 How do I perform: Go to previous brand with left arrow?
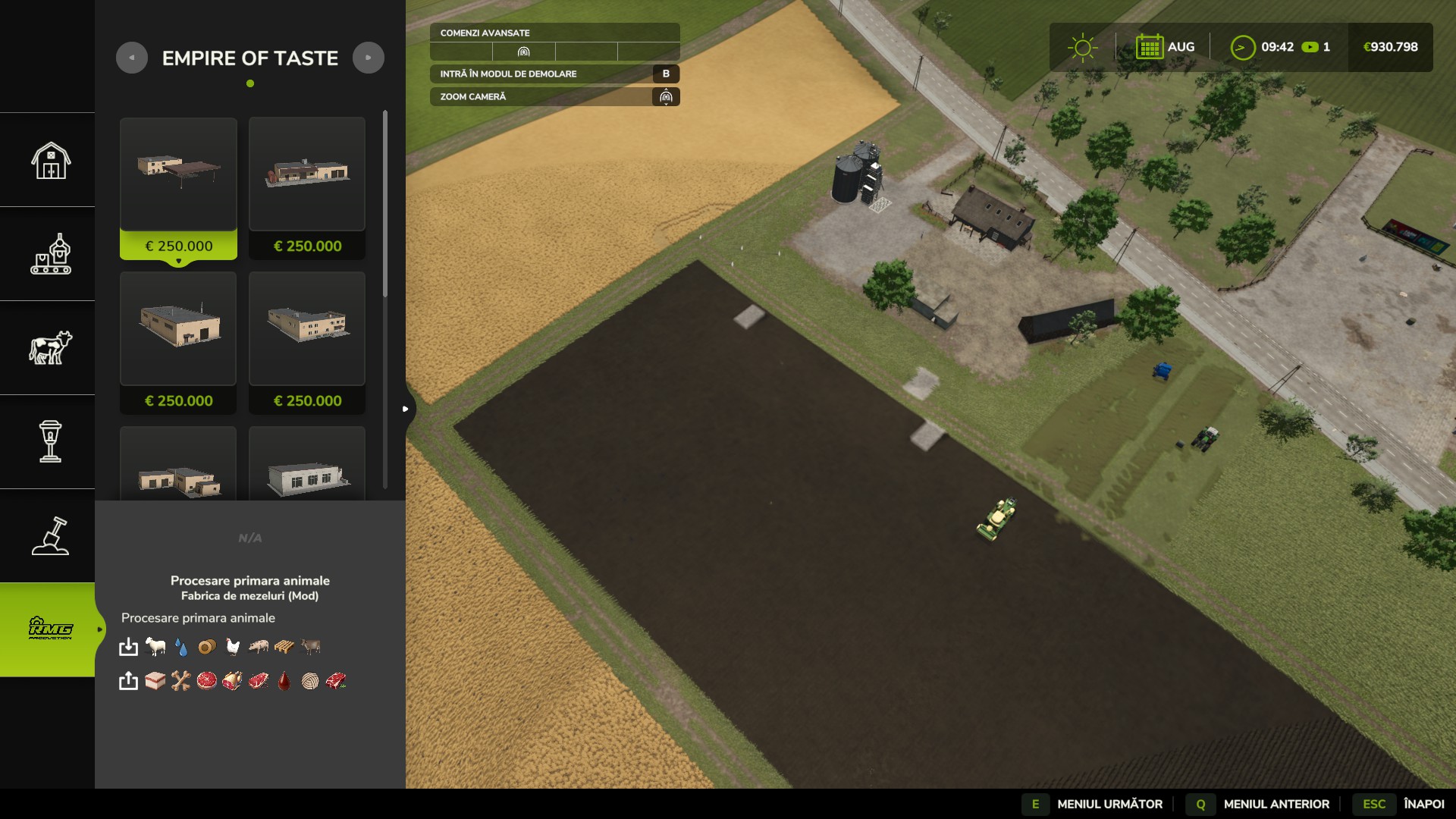click(x=132, y=58)
